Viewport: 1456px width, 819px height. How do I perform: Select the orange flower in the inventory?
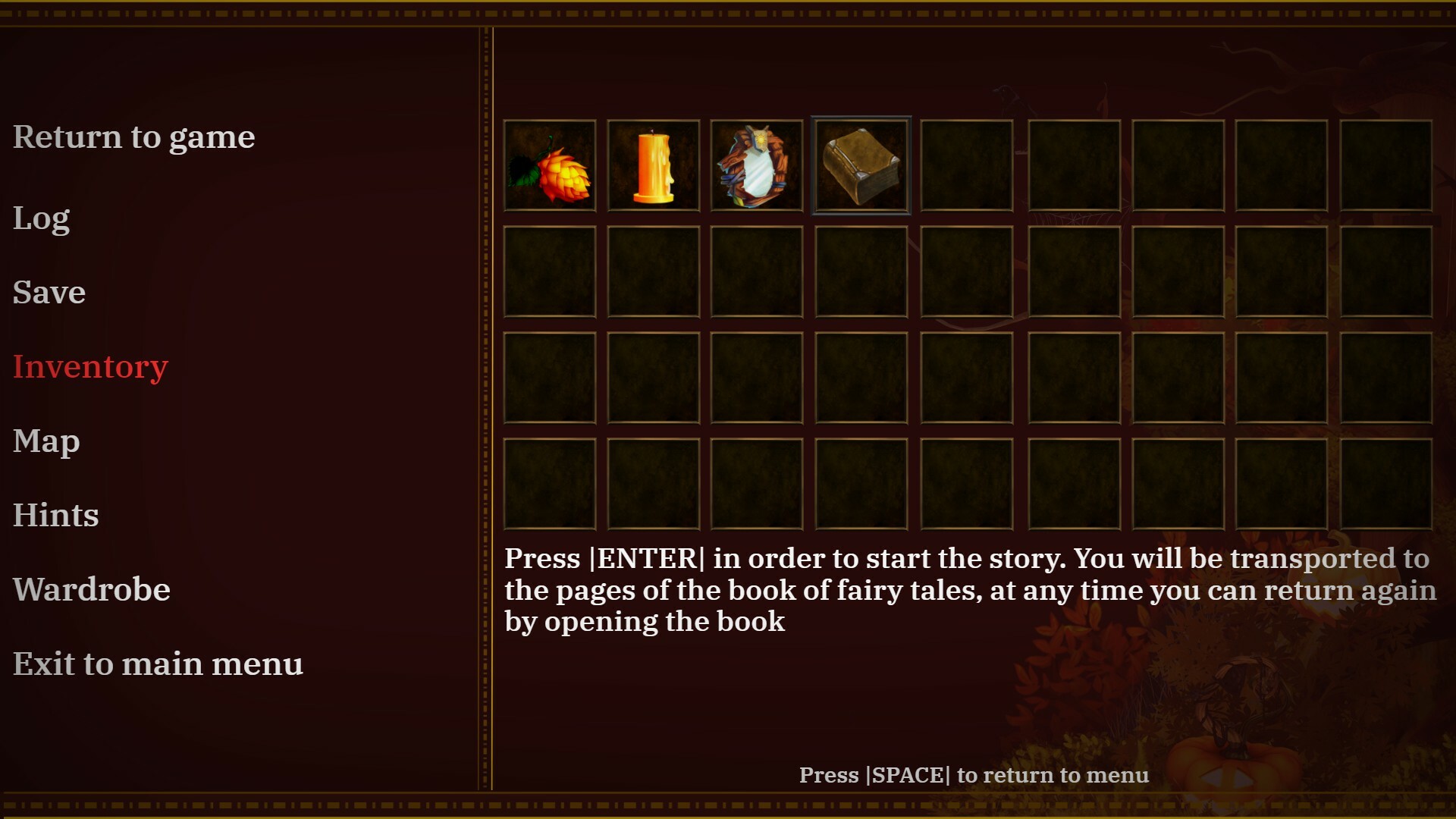tap(550, 165)
